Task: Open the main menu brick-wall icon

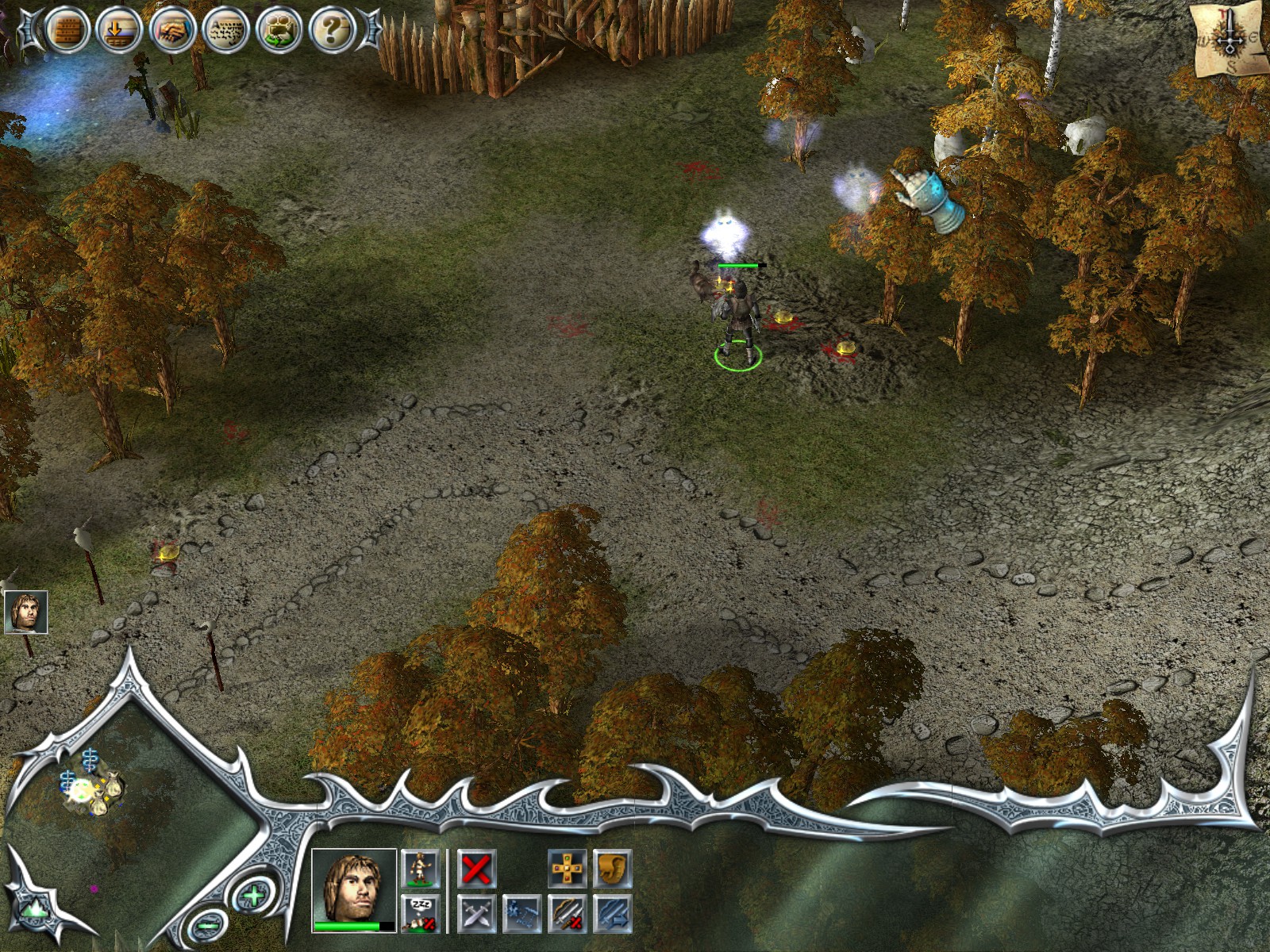Action: click(67, 30)
